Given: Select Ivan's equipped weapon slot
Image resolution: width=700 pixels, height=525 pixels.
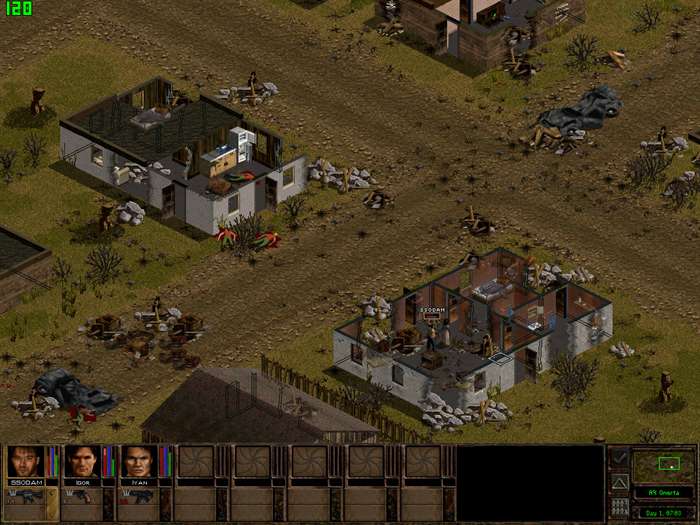Looking at the screenshot, I should pyautogui.click(x=138, y=497).
